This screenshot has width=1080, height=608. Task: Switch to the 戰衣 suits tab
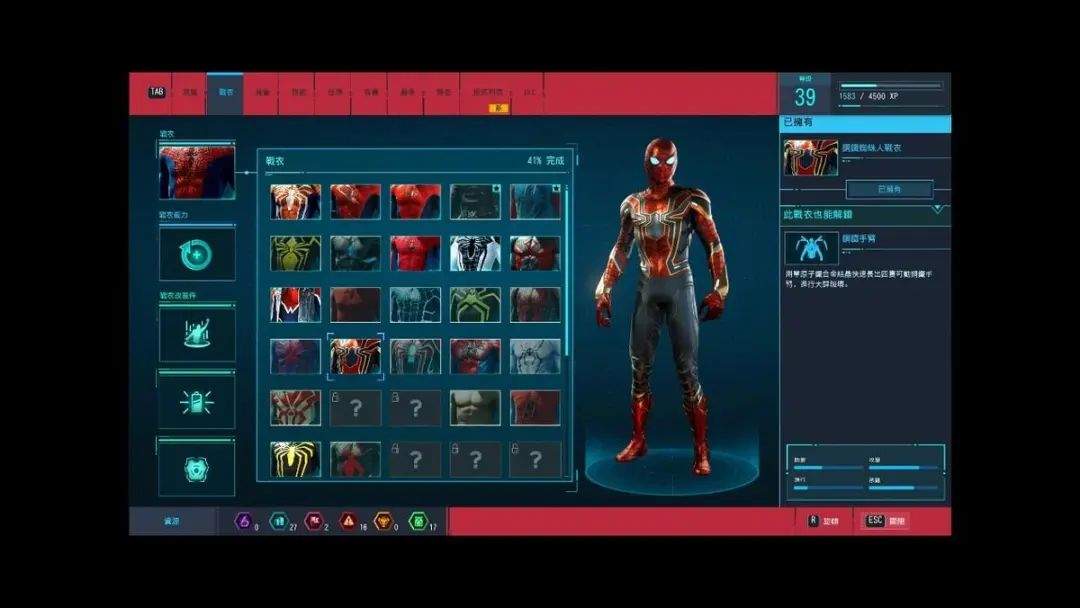click(x=225, y=92)
